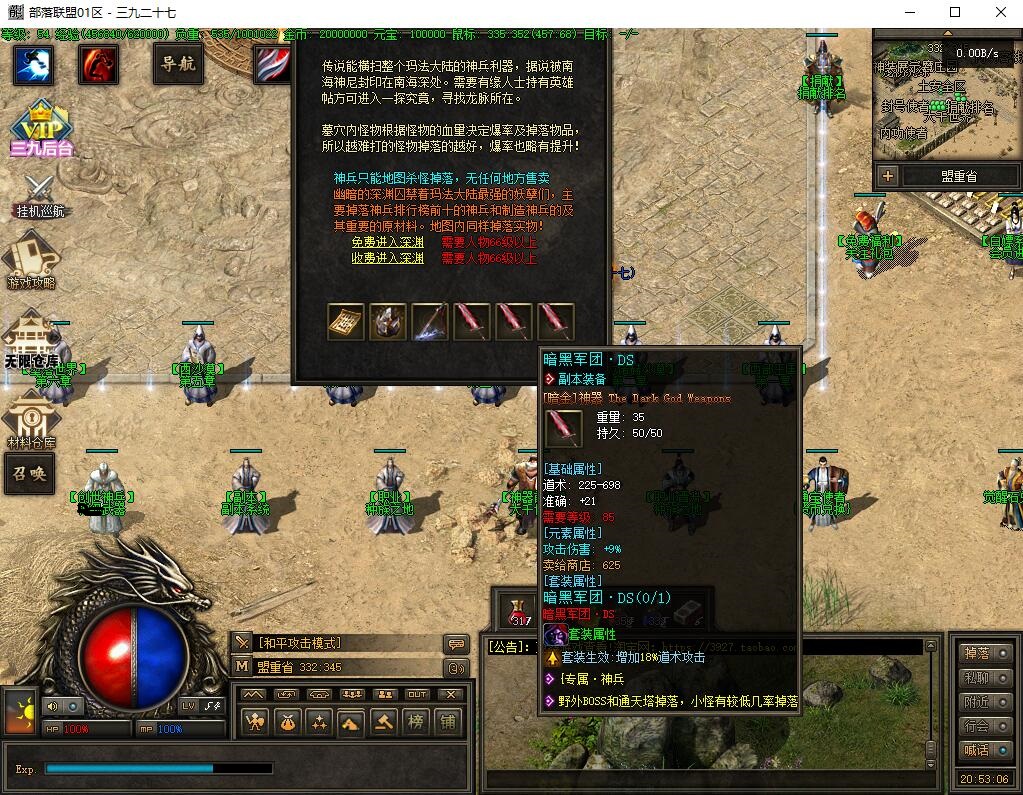Viewport: 1023px width, 795px height.
Task: Open the VIP 三九后台 panel
Action: (41, 128)
